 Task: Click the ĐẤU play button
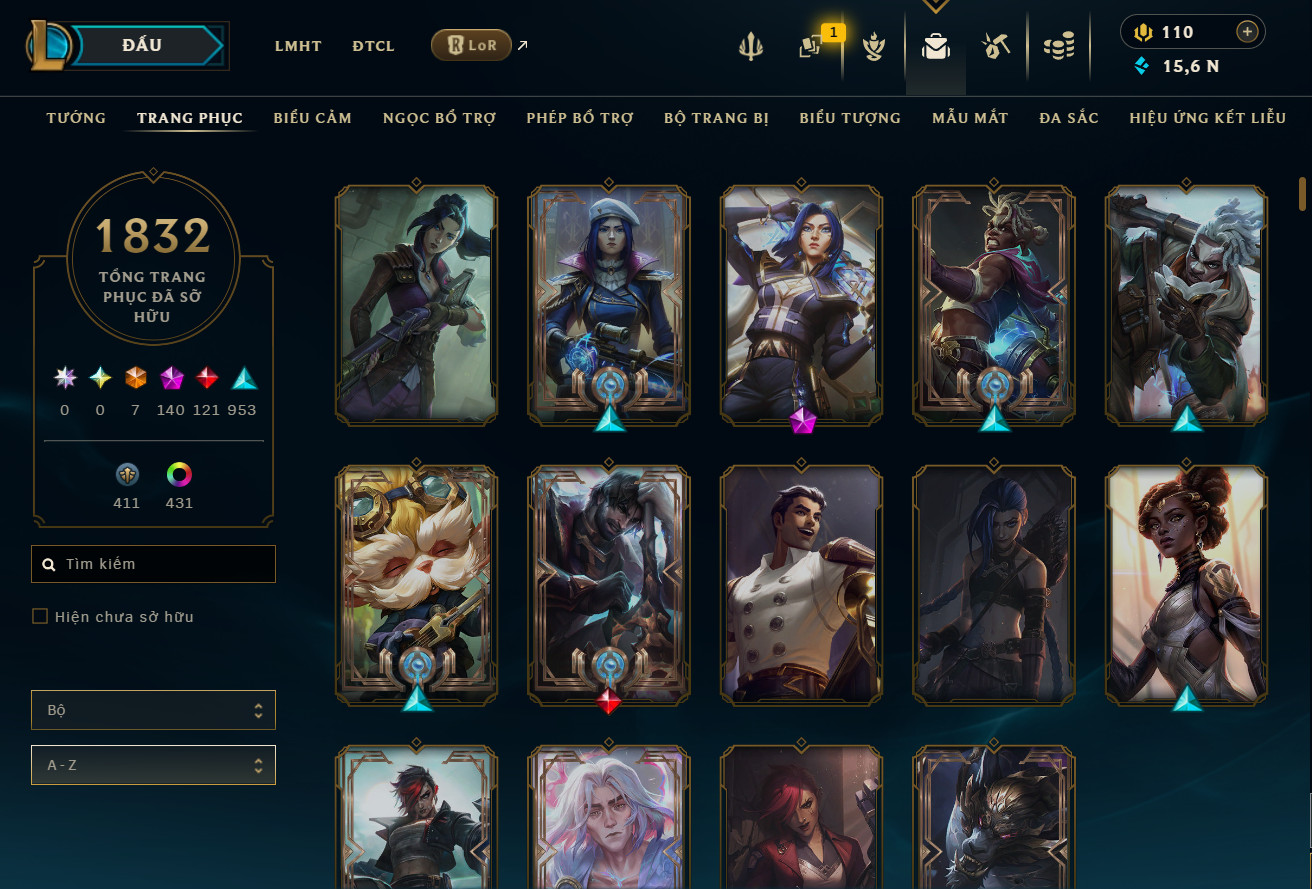click(143, 46)
